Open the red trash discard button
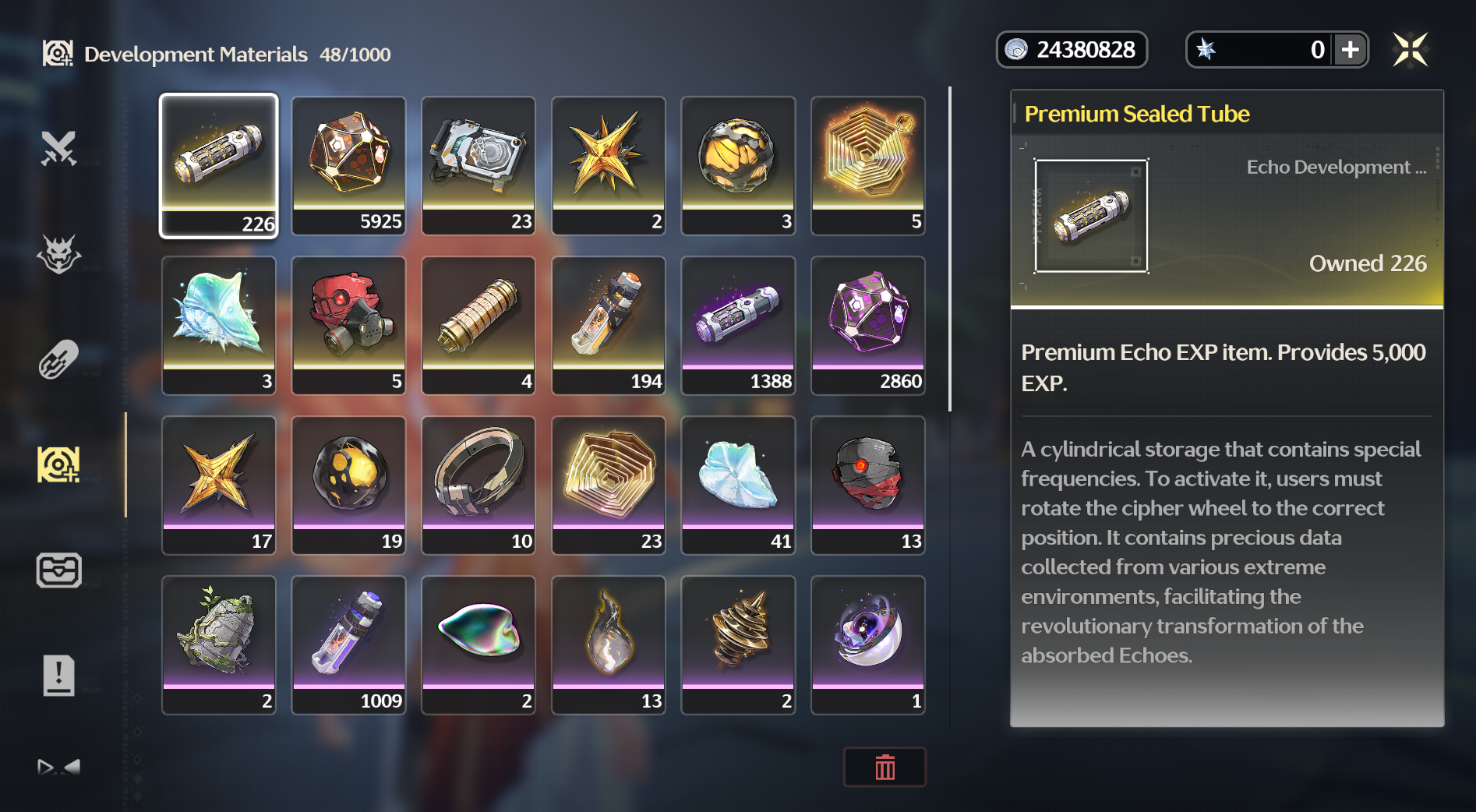Viewport: 1476px width, 812px height. (885, 767)
